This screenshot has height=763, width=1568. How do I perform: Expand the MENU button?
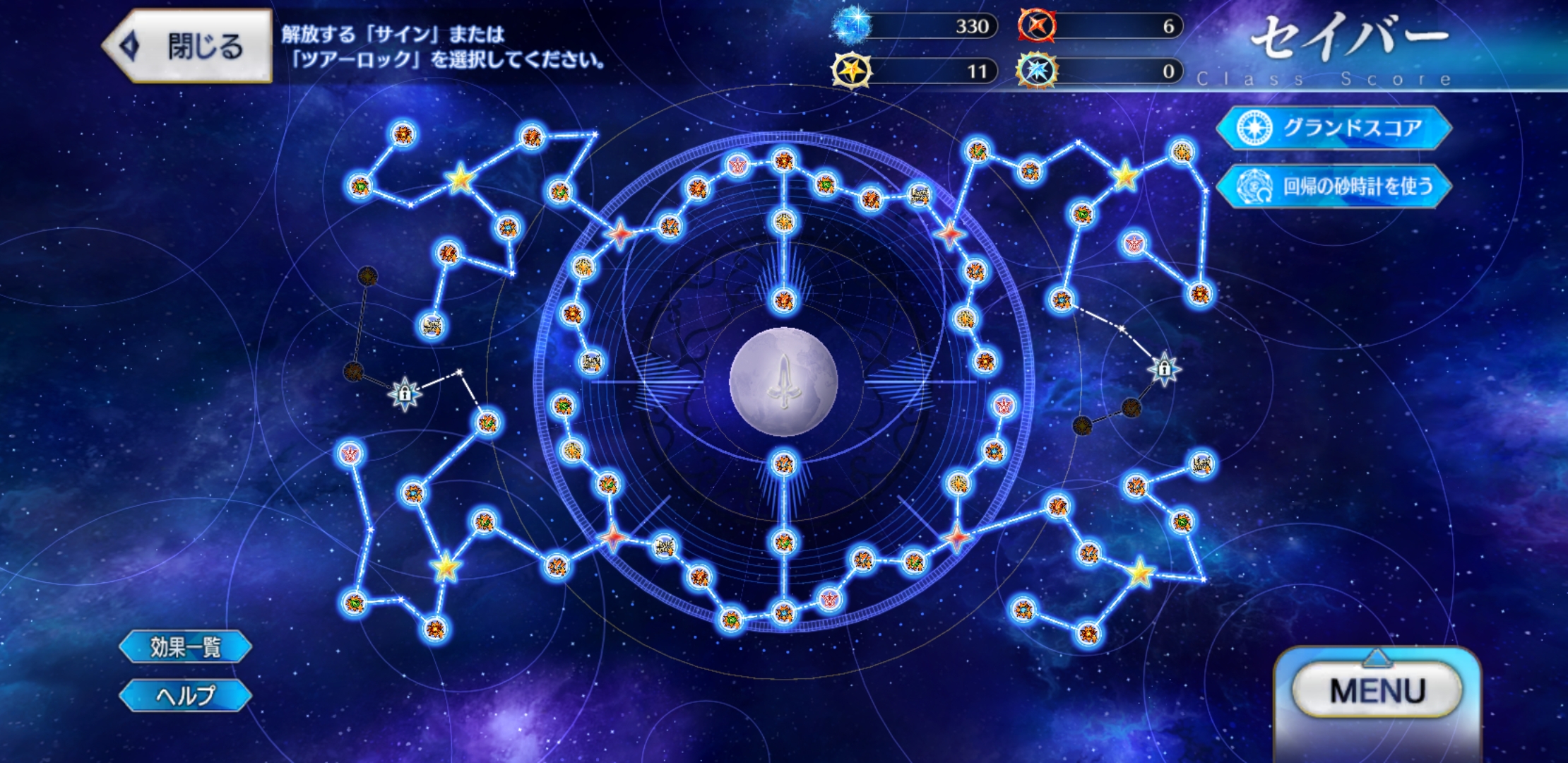point(1377,690)
